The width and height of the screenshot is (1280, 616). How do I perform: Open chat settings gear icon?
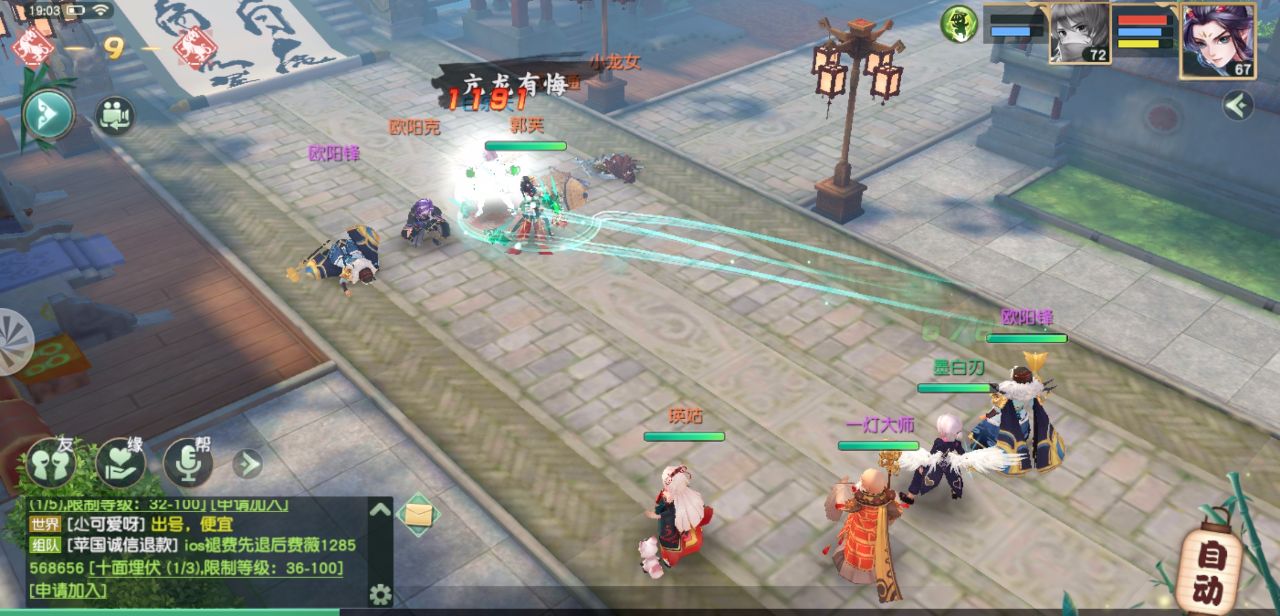click(x=380, y=595)
